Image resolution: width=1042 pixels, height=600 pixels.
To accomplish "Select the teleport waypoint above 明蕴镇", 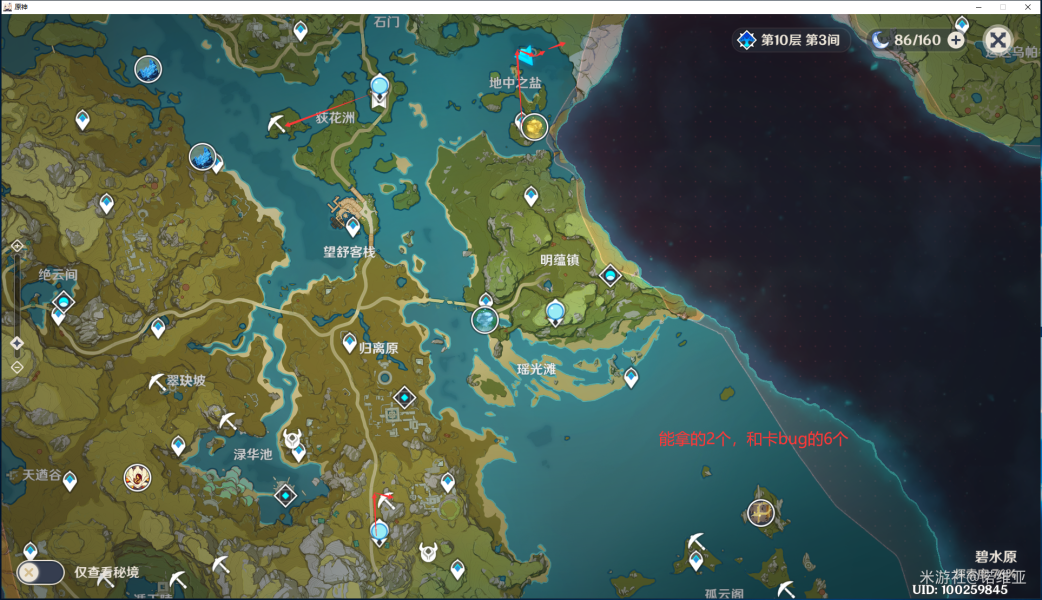I will [530, 193].
